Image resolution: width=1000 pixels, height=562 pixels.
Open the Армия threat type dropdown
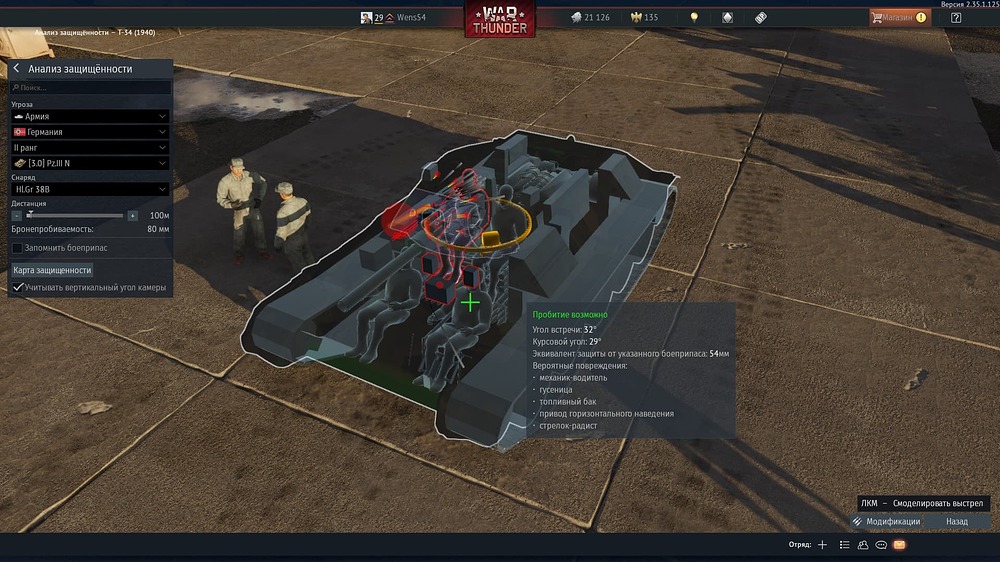click(x=90, y=117)
